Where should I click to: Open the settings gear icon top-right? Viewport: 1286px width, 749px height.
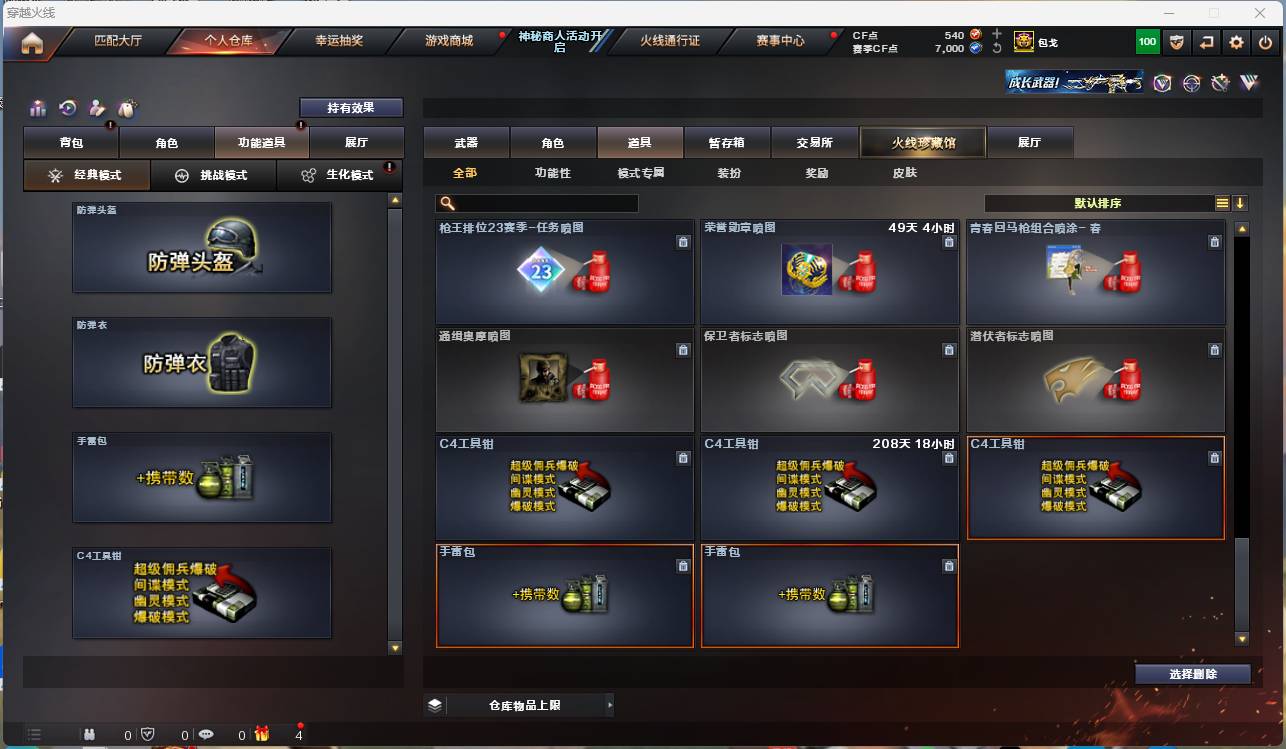coord(1236,42)
